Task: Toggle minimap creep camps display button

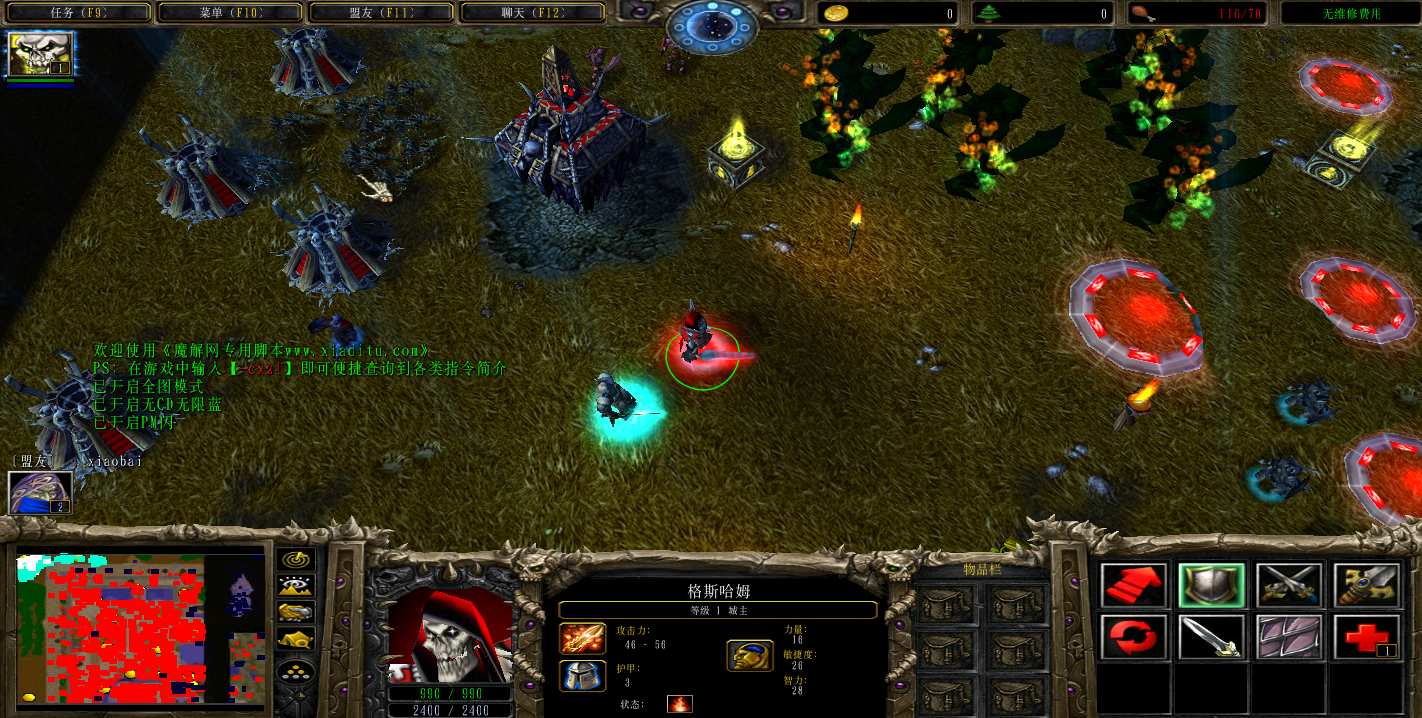Action: (297, 638)
